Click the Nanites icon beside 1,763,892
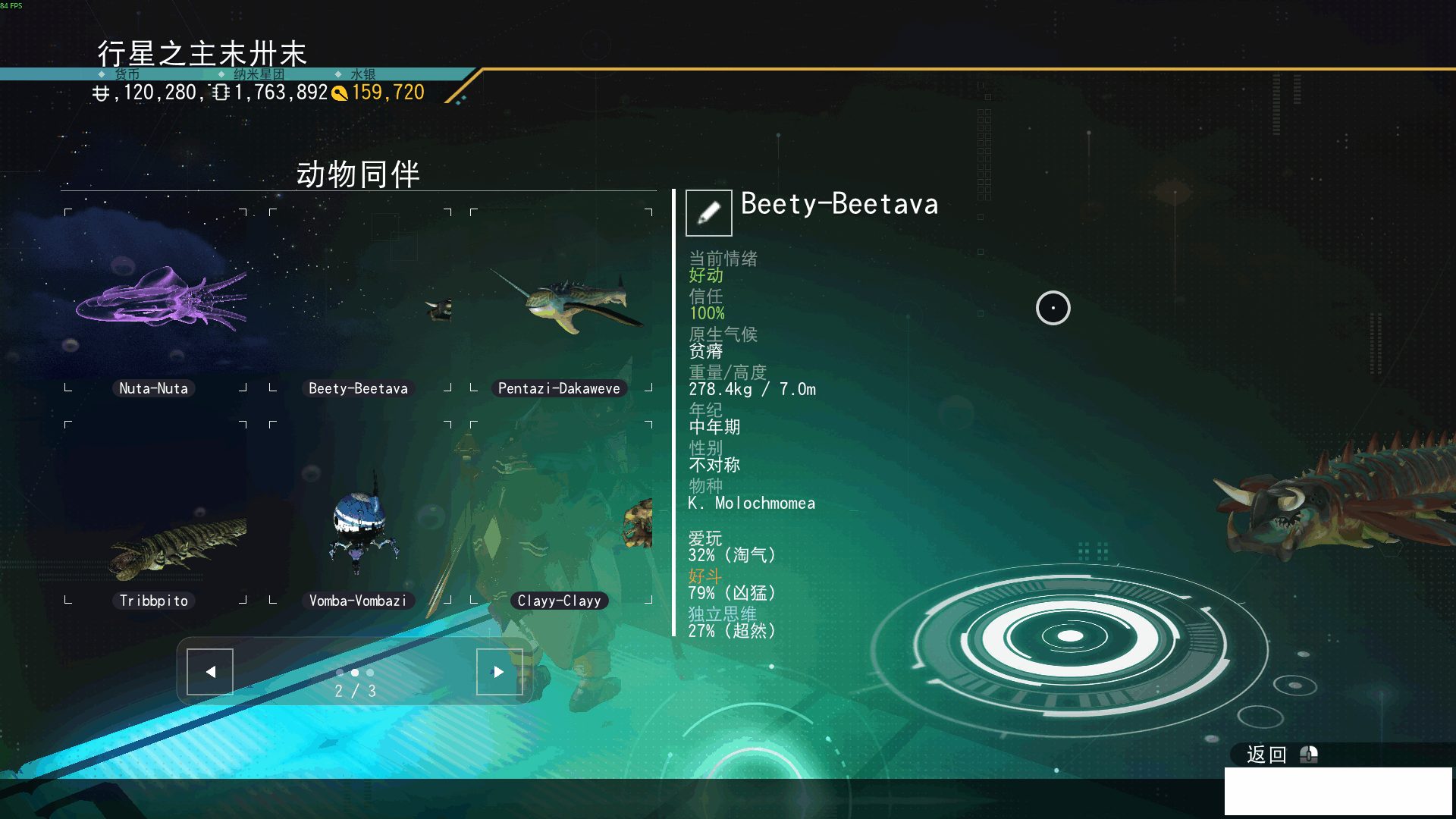1456x819 pixels. pyautogui.click(x=220, y=92)
